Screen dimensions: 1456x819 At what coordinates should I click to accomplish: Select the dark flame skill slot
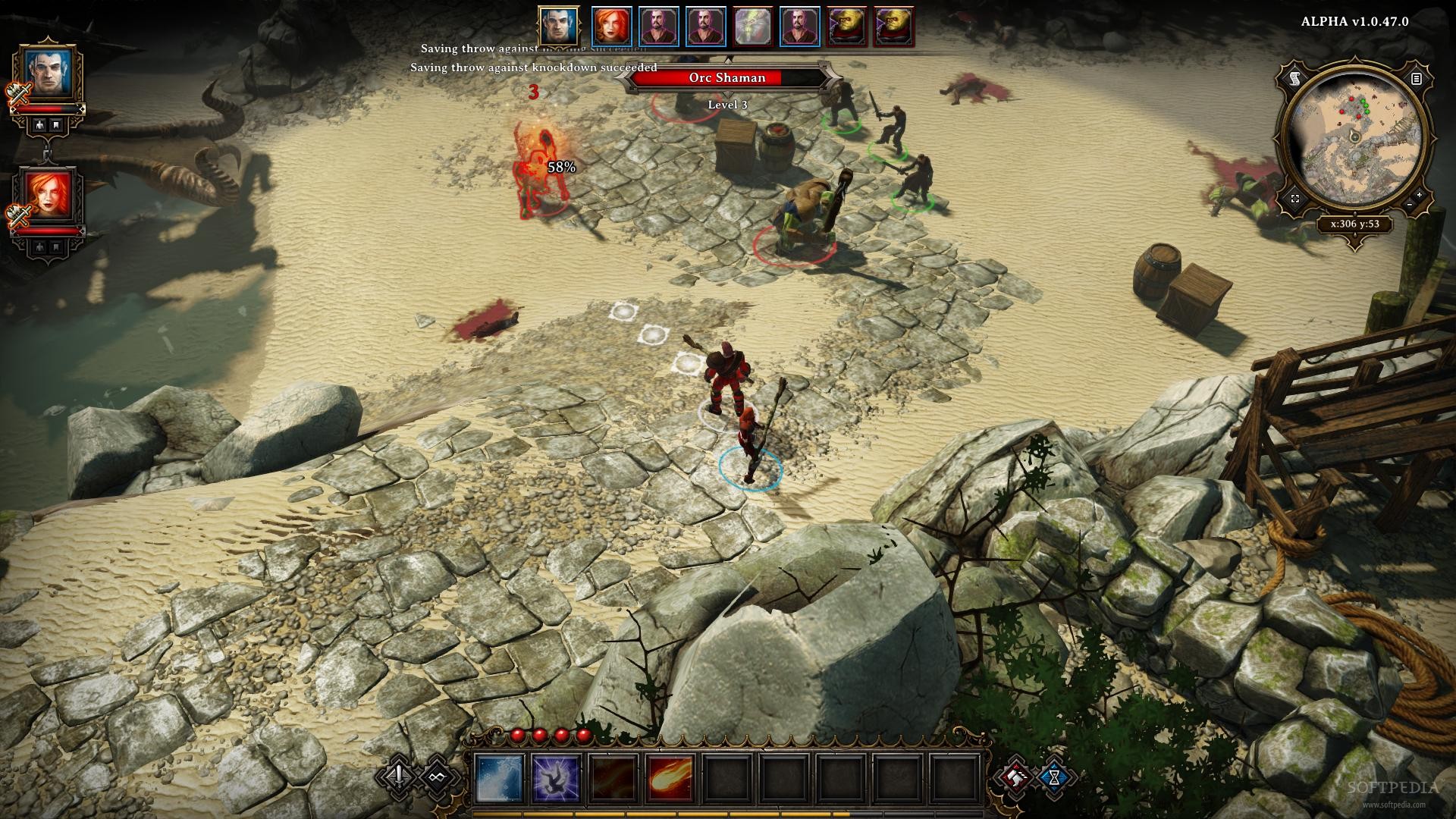pos(613,778)
